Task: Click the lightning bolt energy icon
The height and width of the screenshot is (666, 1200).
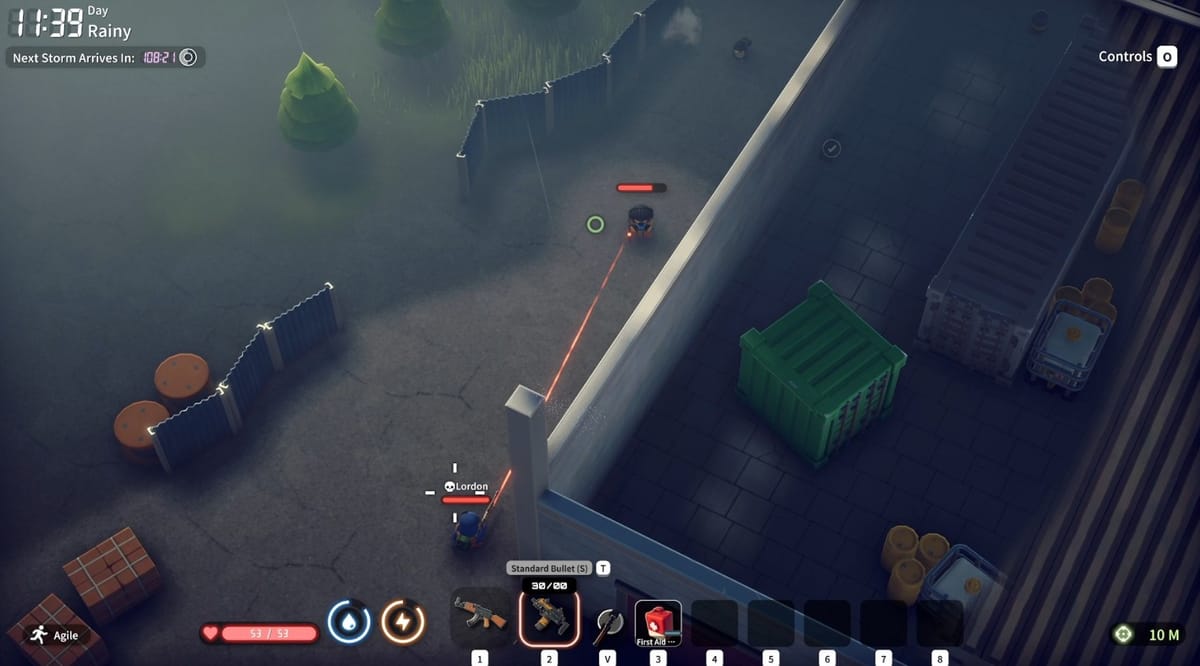Action: 403,623
